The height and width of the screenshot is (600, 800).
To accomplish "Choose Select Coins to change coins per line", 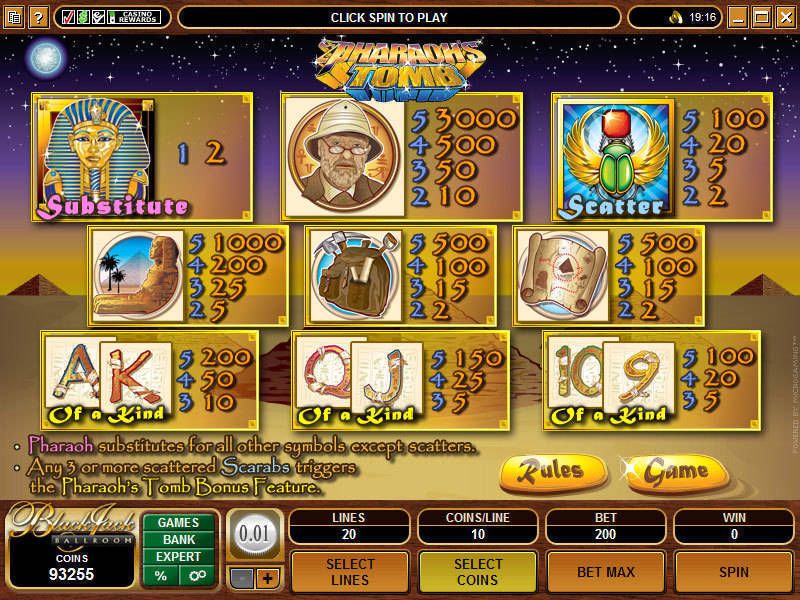I will point(477,571).
